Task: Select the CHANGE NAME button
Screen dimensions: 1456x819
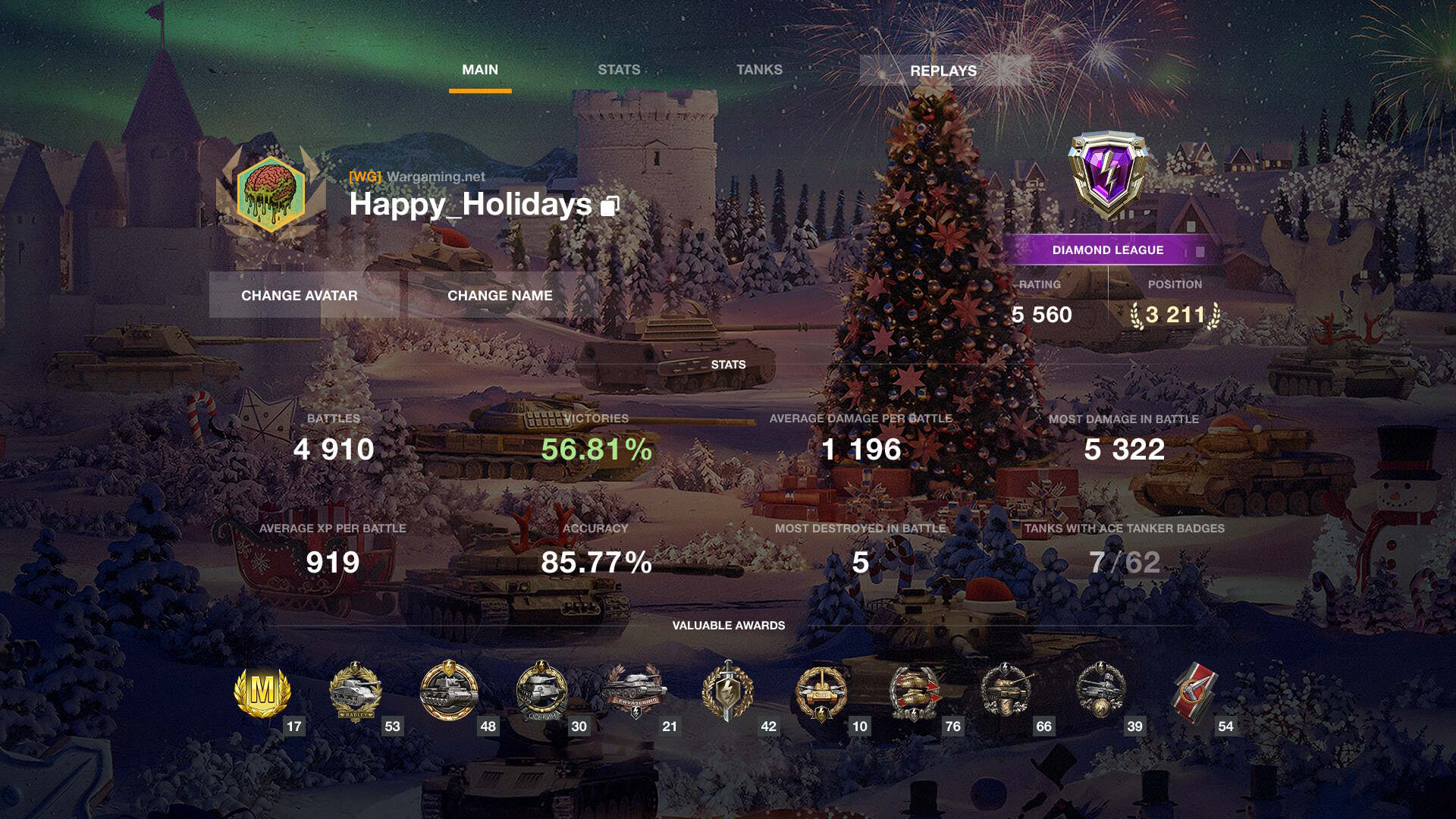Action: tap(500, 295)
